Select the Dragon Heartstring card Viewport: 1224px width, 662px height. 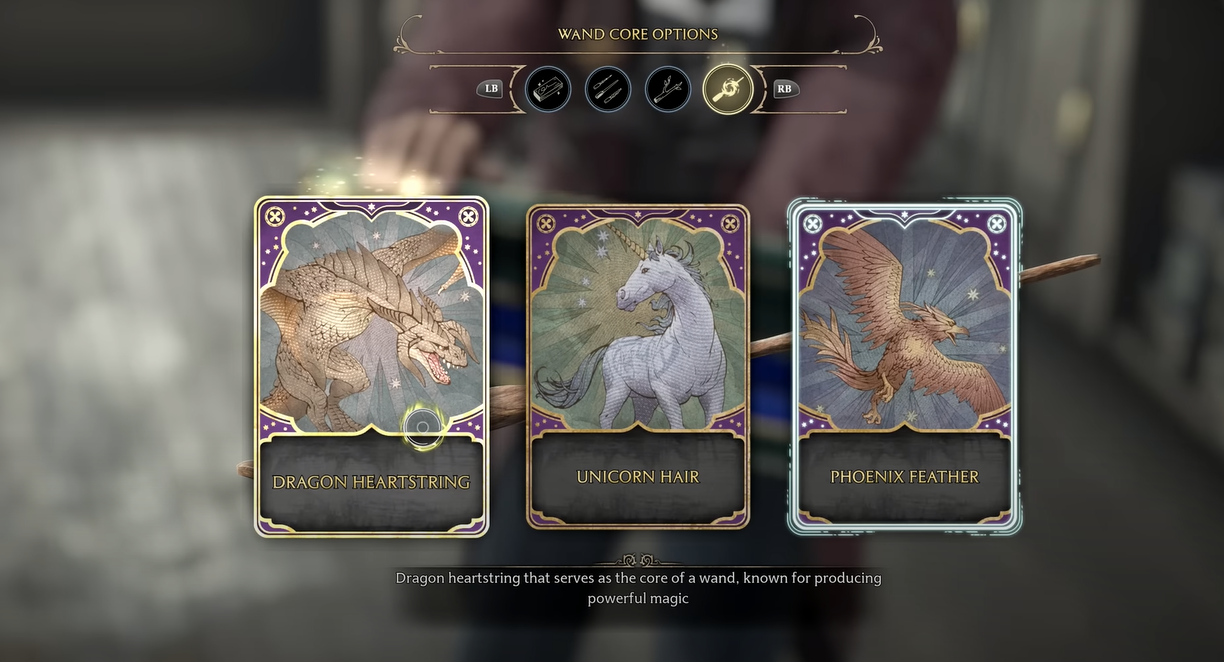click(371, 366)
